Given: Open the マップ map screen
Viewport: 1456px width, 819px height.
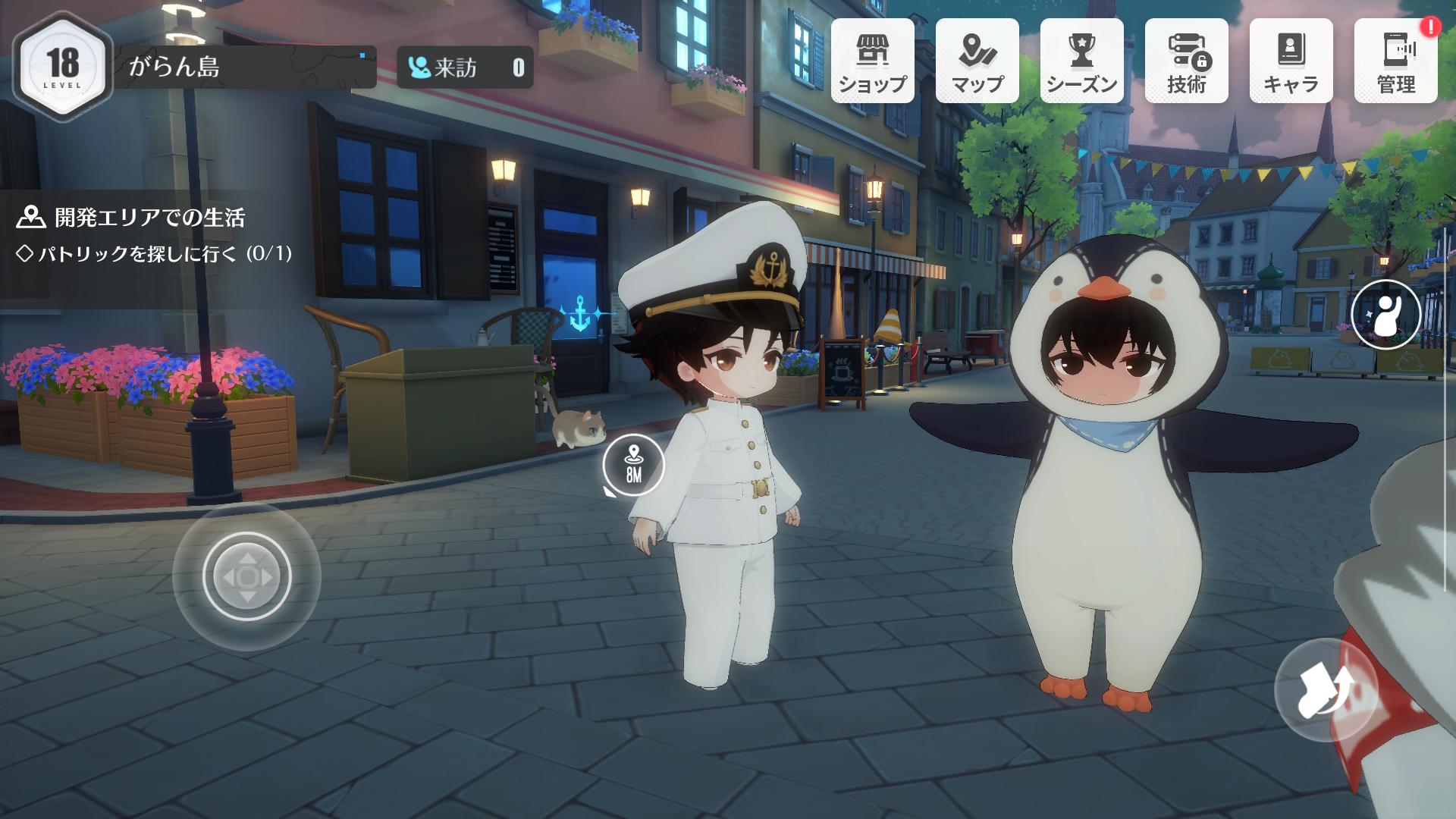Looking at the screenshot, I should click(x=977, y=61).
